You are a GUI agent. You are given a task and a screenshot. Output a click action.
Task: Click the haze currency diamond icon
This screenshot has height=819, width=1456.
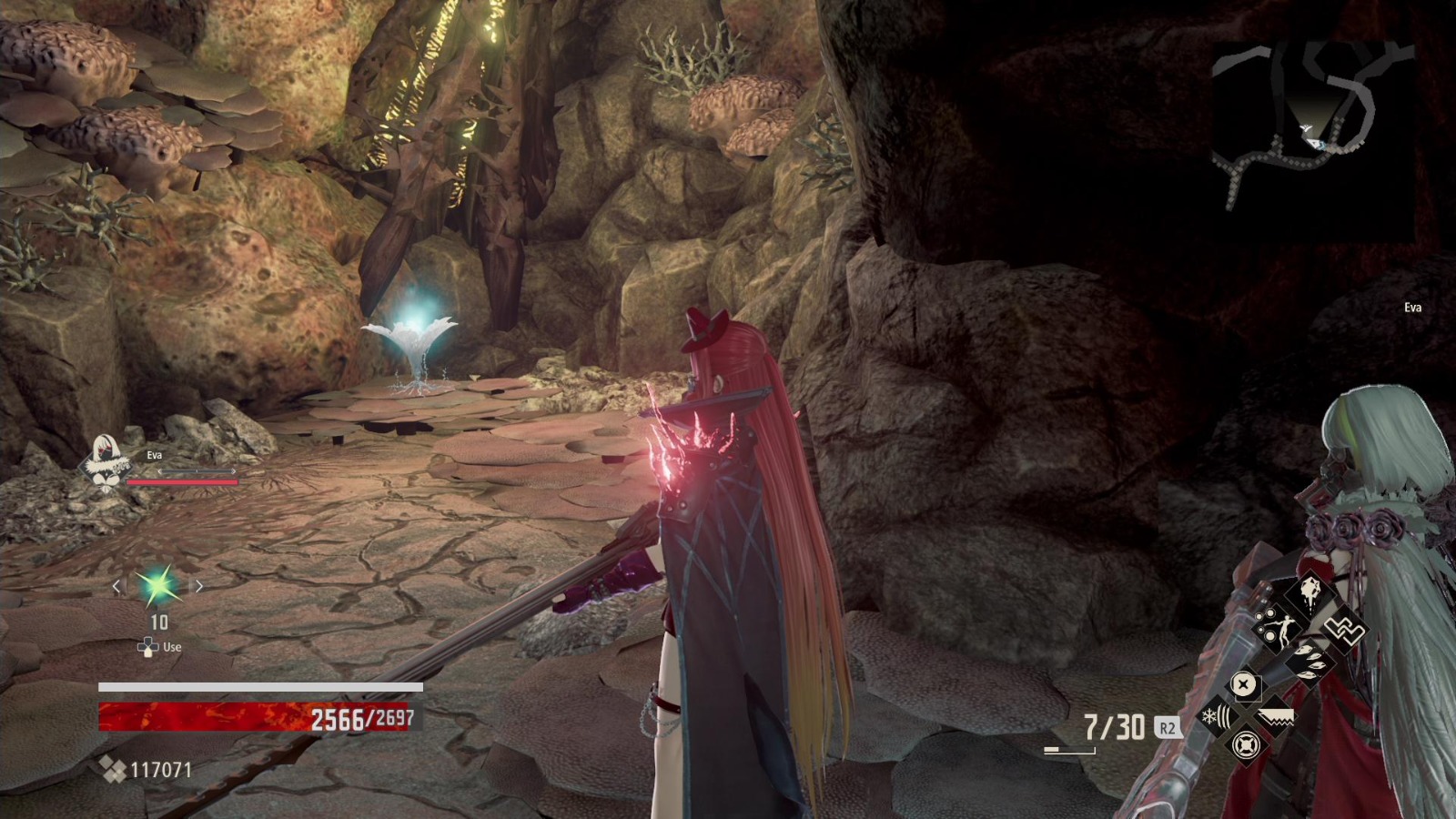[x=115, y=769]
